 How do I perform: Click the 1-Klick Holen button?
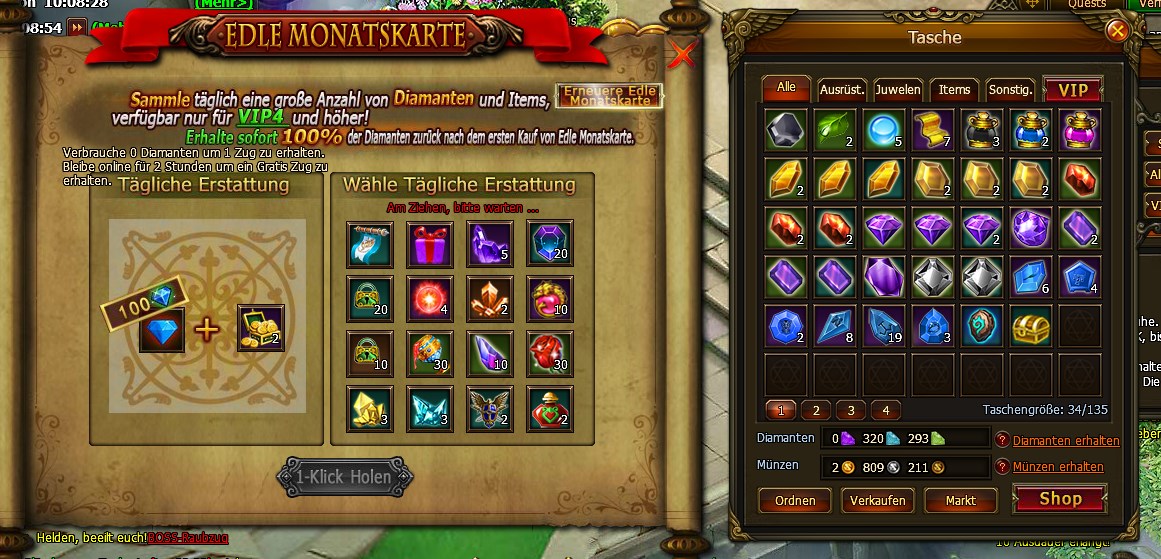[342, 477]
